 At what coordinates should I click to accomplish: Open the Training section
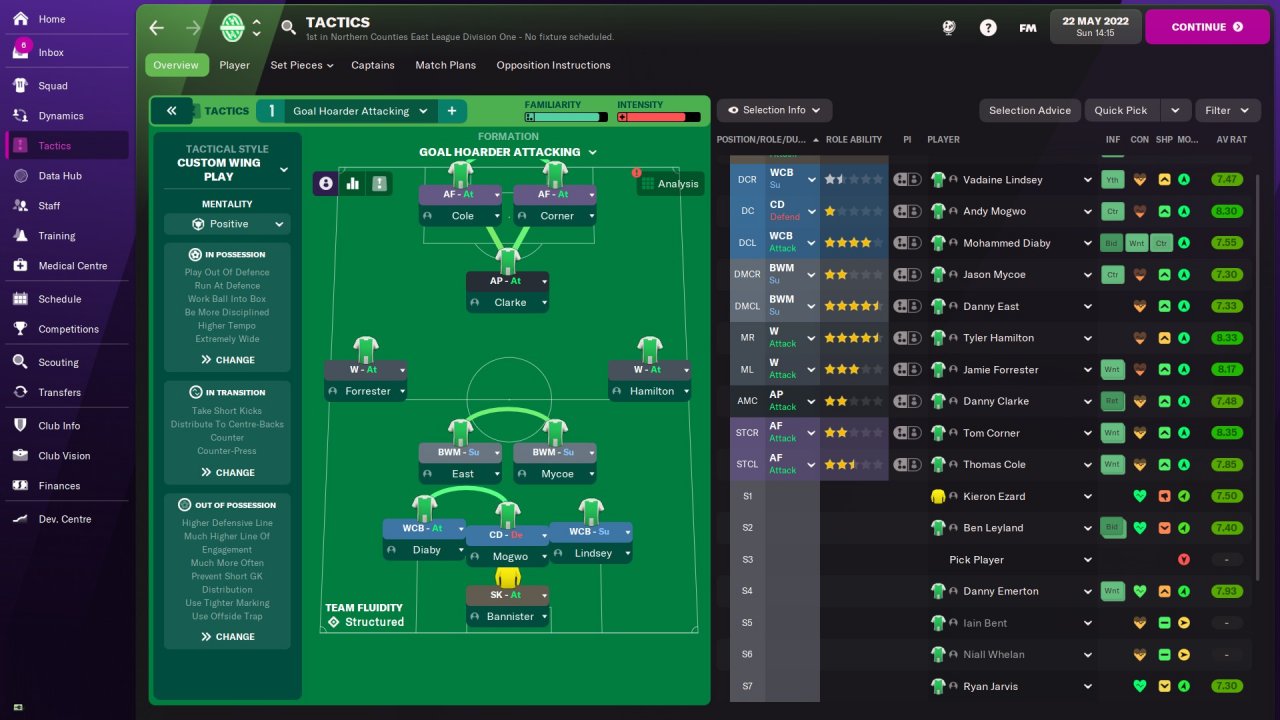tap(57, 236)
